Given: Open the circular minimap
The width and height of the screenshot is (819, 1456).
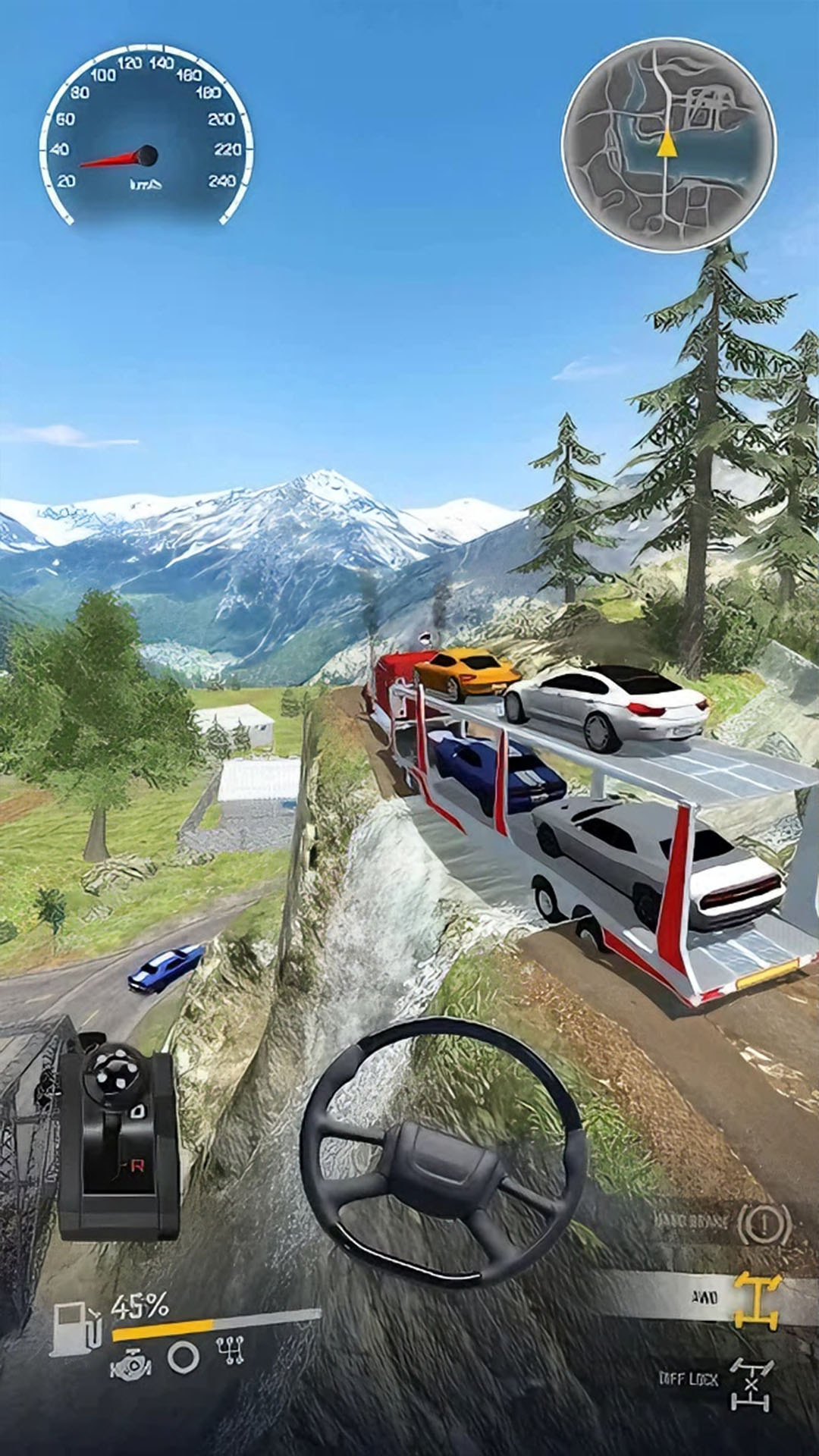Looking at the screenshot, I should [x=668, y=144].
